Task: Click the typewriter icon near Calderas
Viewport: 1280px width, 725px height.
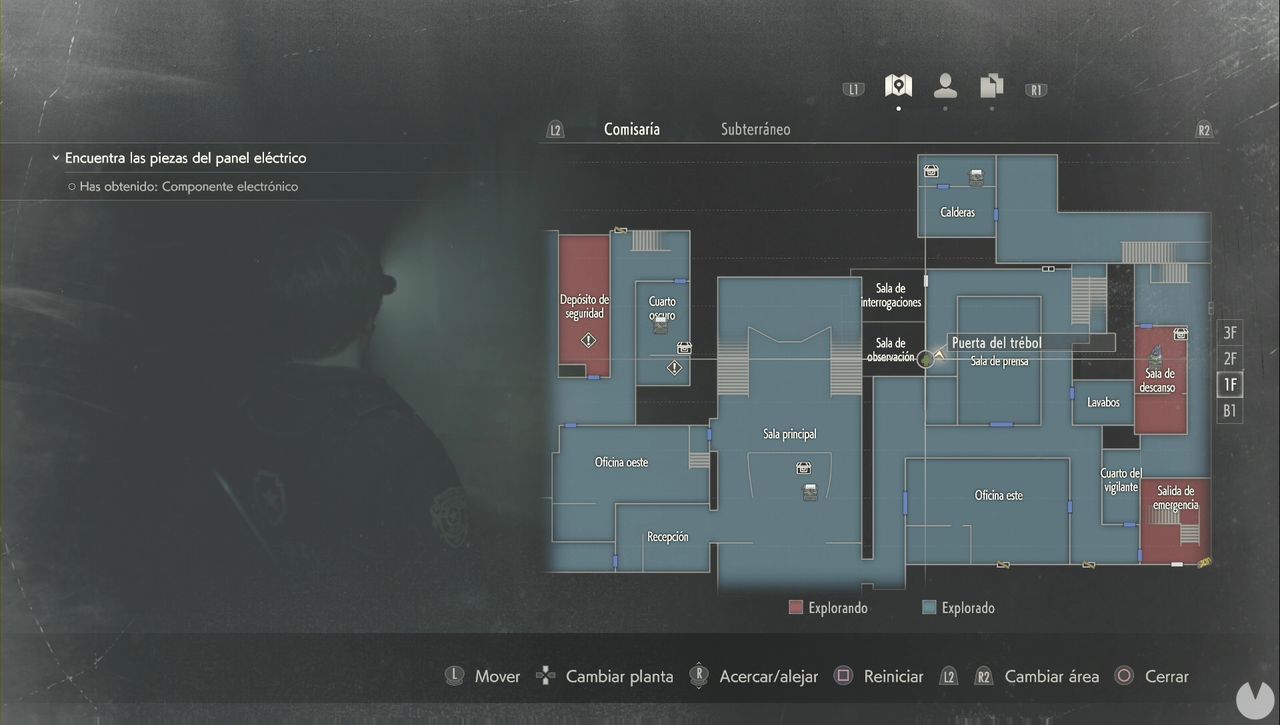Action: coord(976,176)
